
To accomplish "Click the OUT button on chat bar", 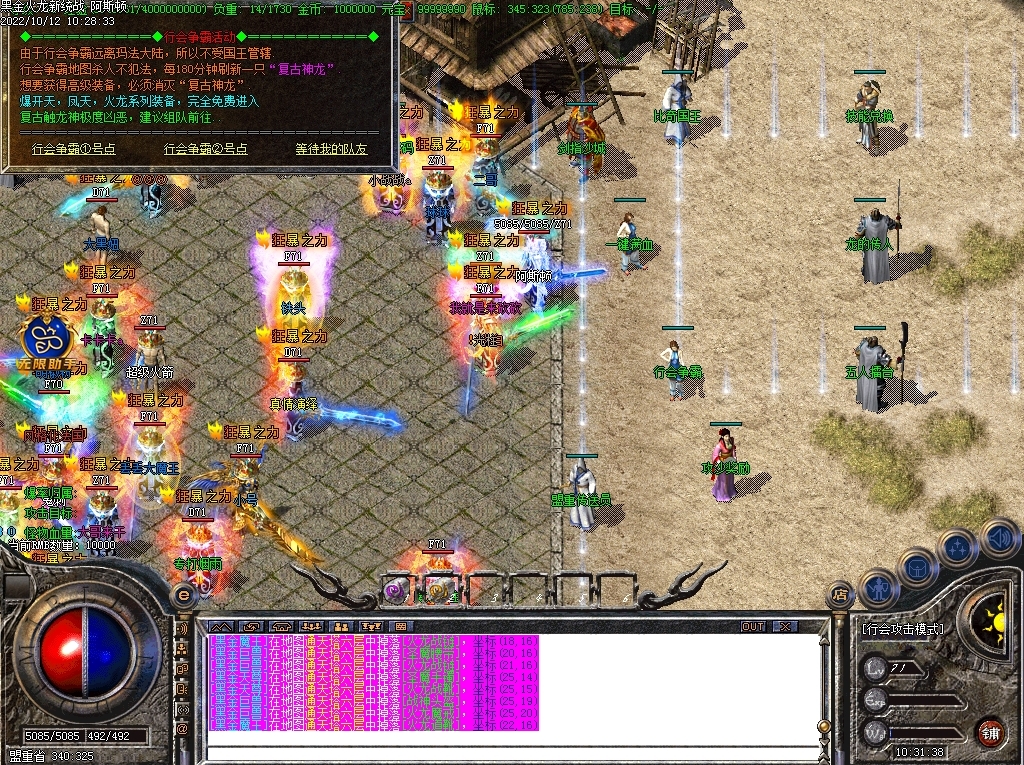I will click(753, 627).
